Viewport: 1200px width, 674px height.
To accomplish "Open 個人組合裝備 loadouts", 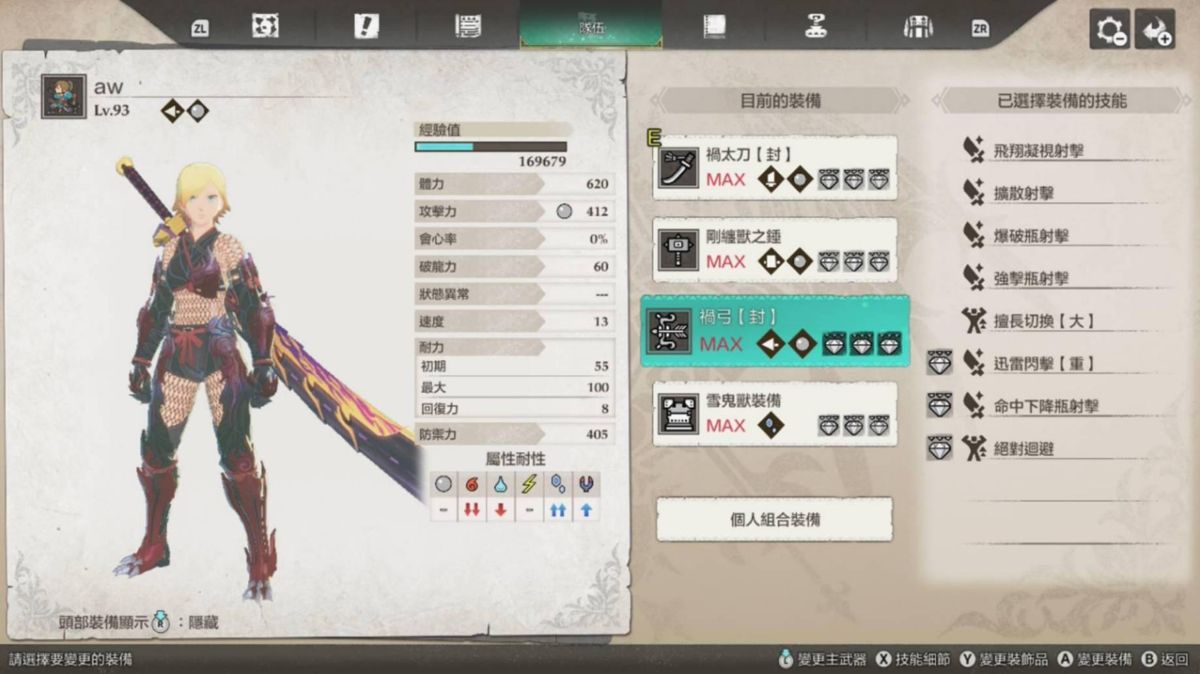I will (x=775, y=520).
